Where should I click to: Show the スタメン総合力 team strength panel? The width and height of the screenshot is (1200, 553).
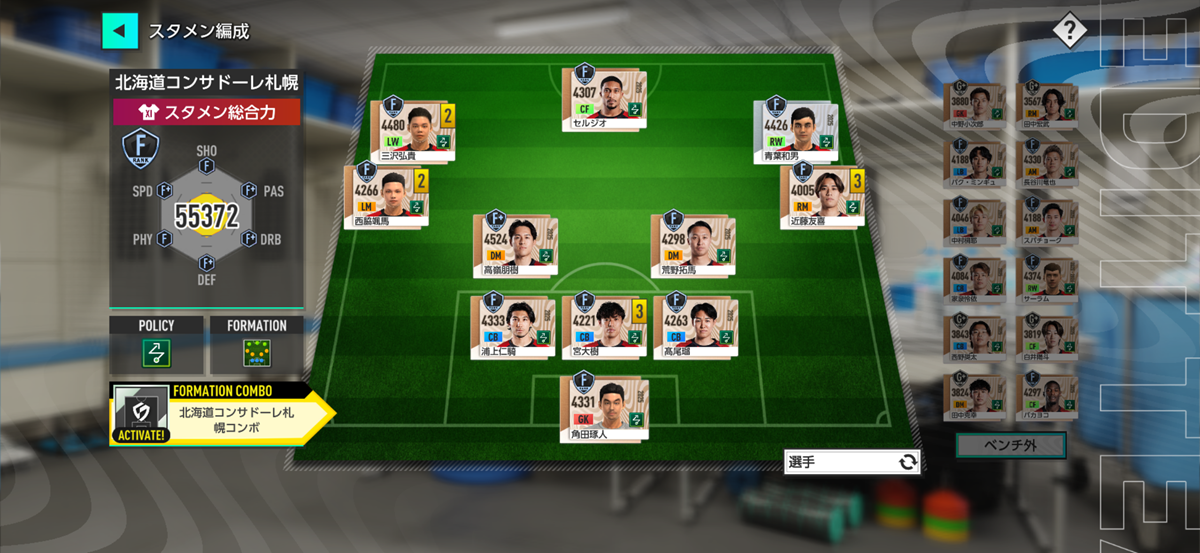pyautogui.click(x=206, y=112)
